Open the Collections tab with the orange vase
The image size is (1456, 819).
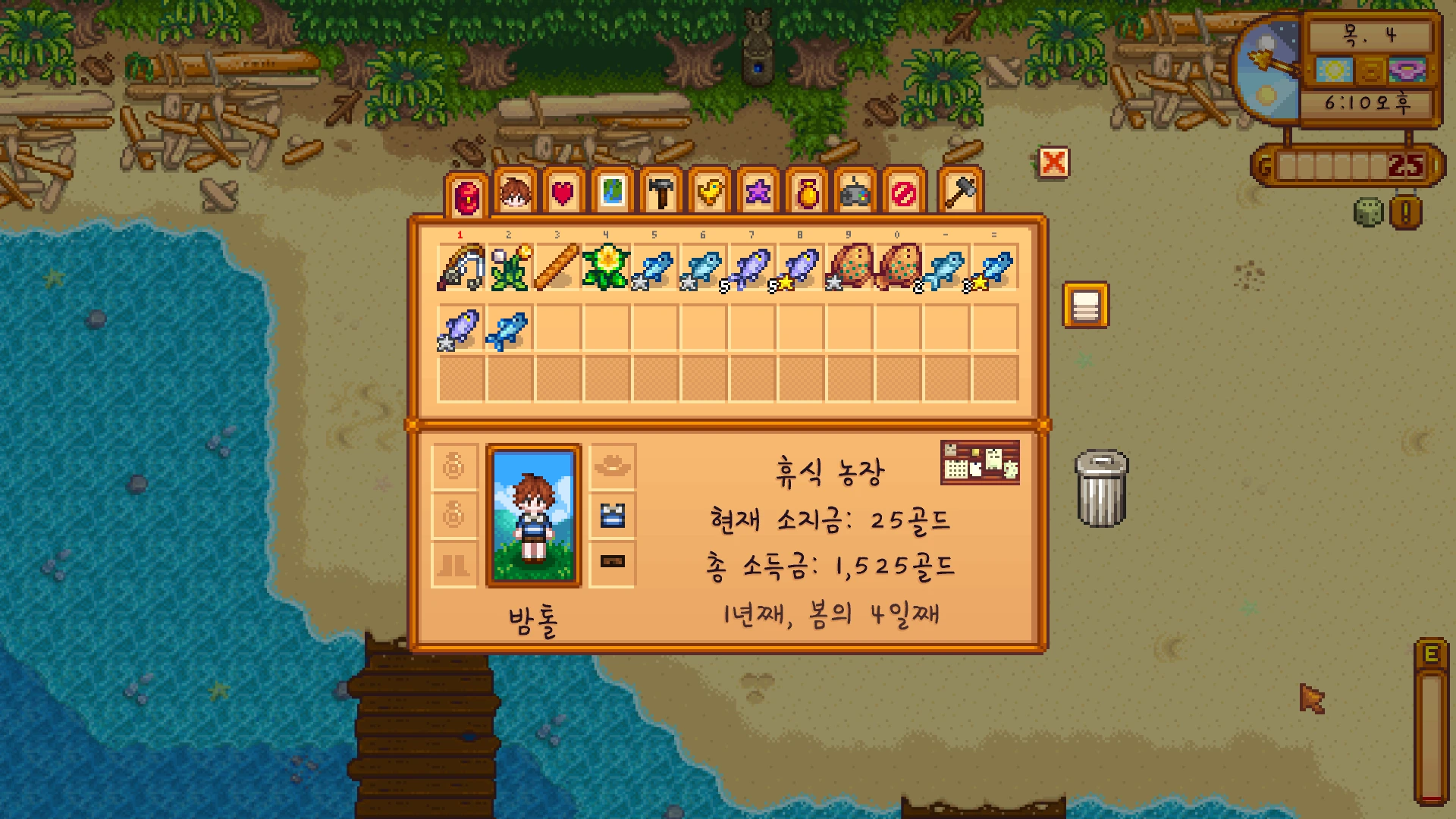point(807,193)
